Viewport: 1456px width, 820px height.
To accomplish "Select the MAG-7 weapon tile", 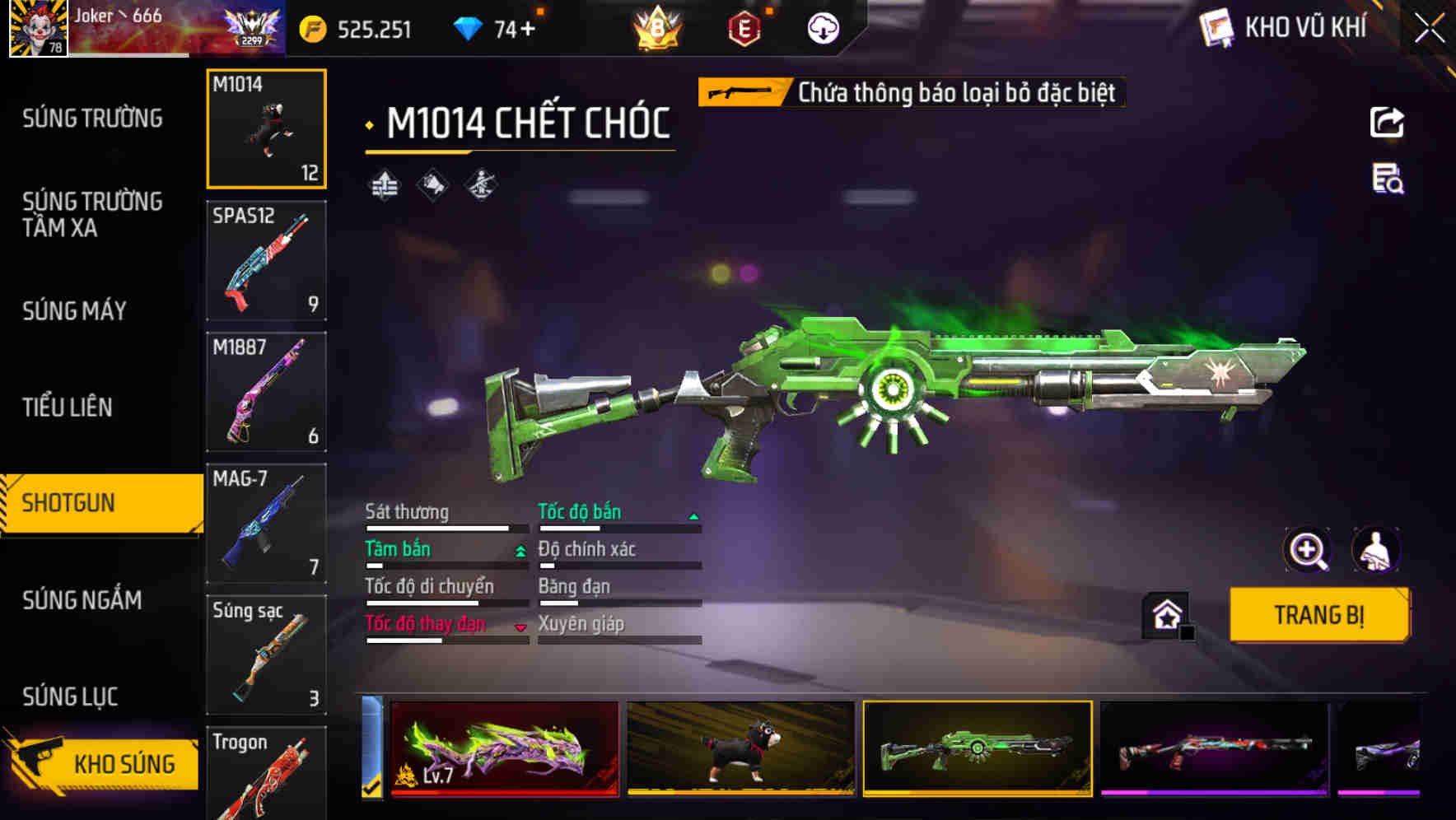I will tap(266, 524).
